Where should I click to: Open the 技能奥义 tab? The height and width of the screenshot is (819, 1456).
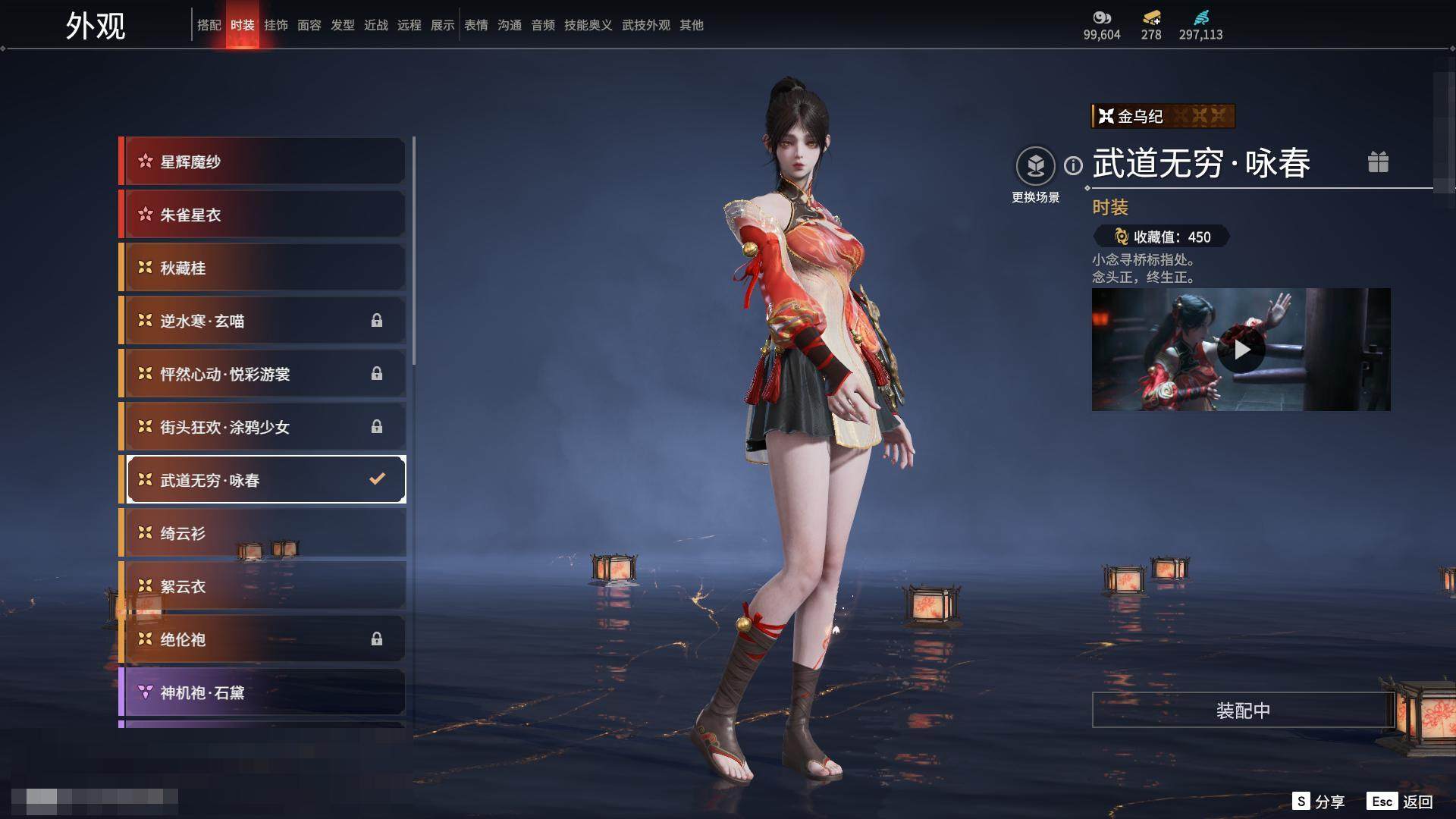click(588, 25)
